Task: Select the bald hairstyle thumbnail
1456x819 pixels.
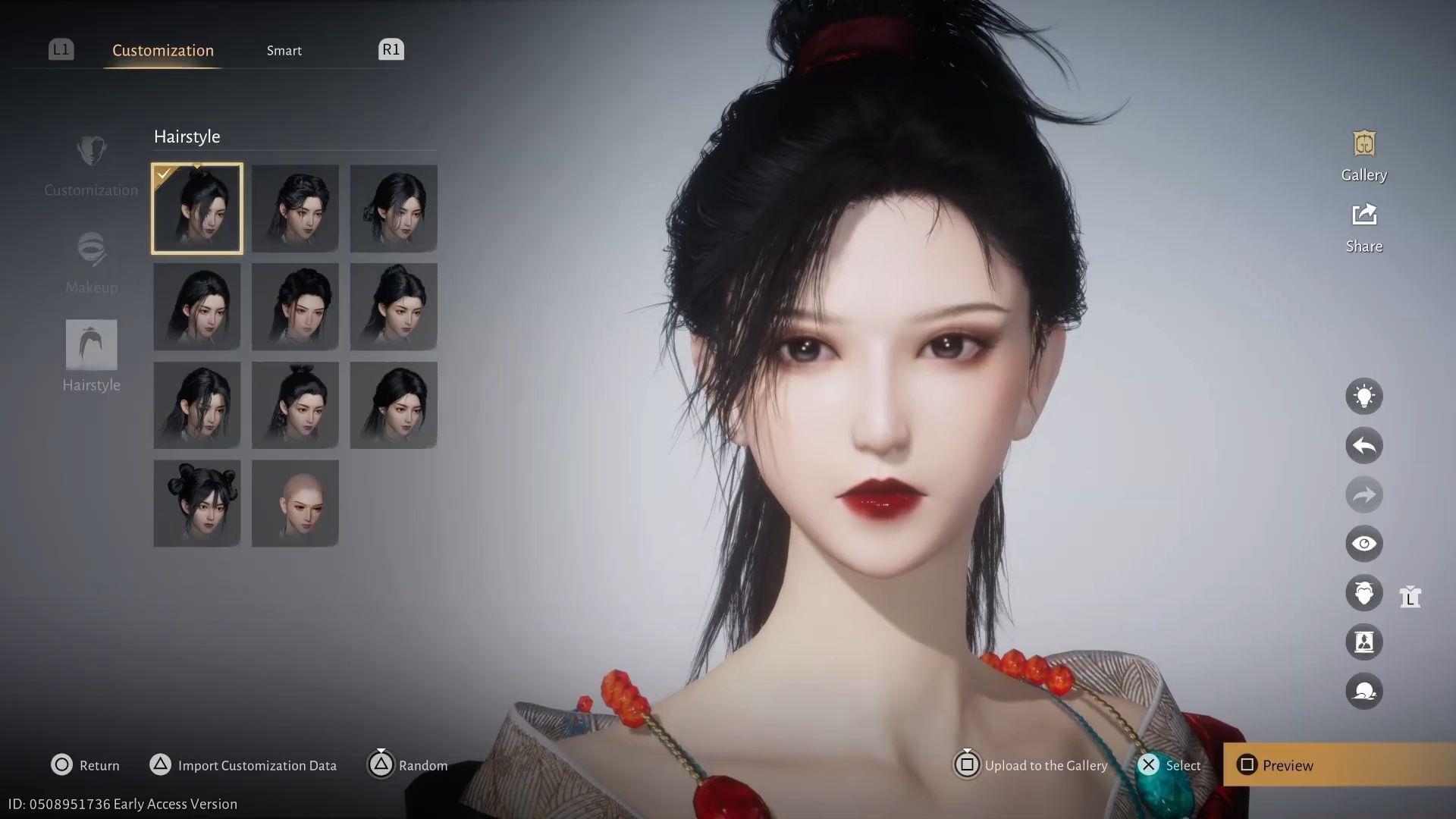Action: [295, 503]
